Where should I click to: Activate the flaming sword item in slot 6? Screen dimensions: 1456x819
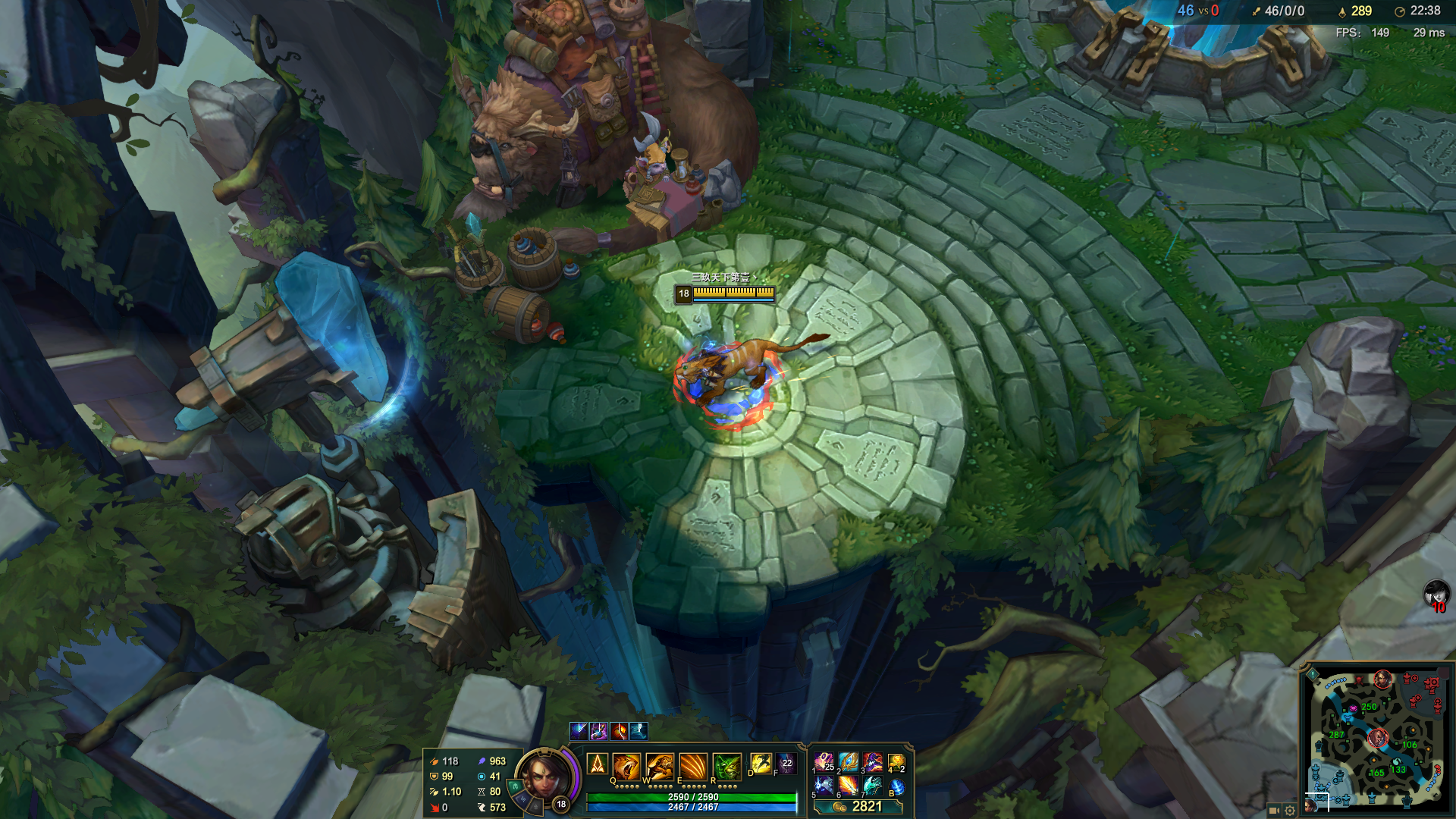[x=848, y=786]
